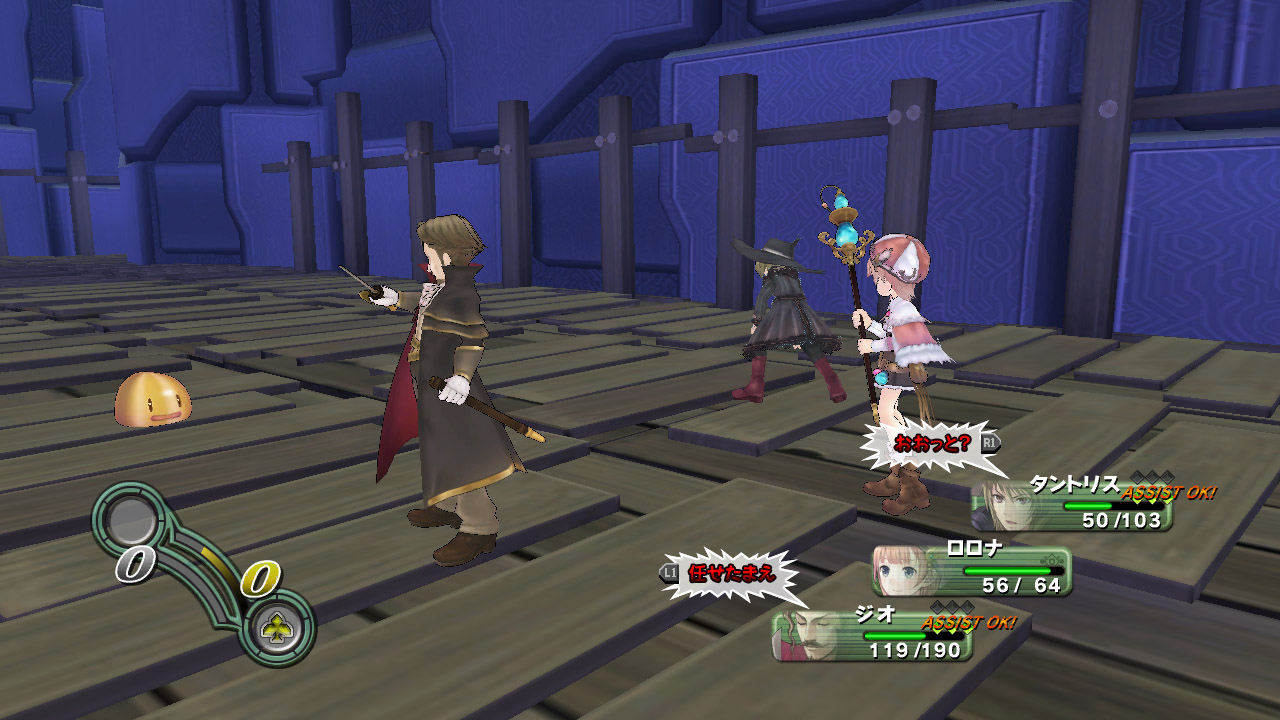Select Tantris's party status panel

(x=1071, y=504)
